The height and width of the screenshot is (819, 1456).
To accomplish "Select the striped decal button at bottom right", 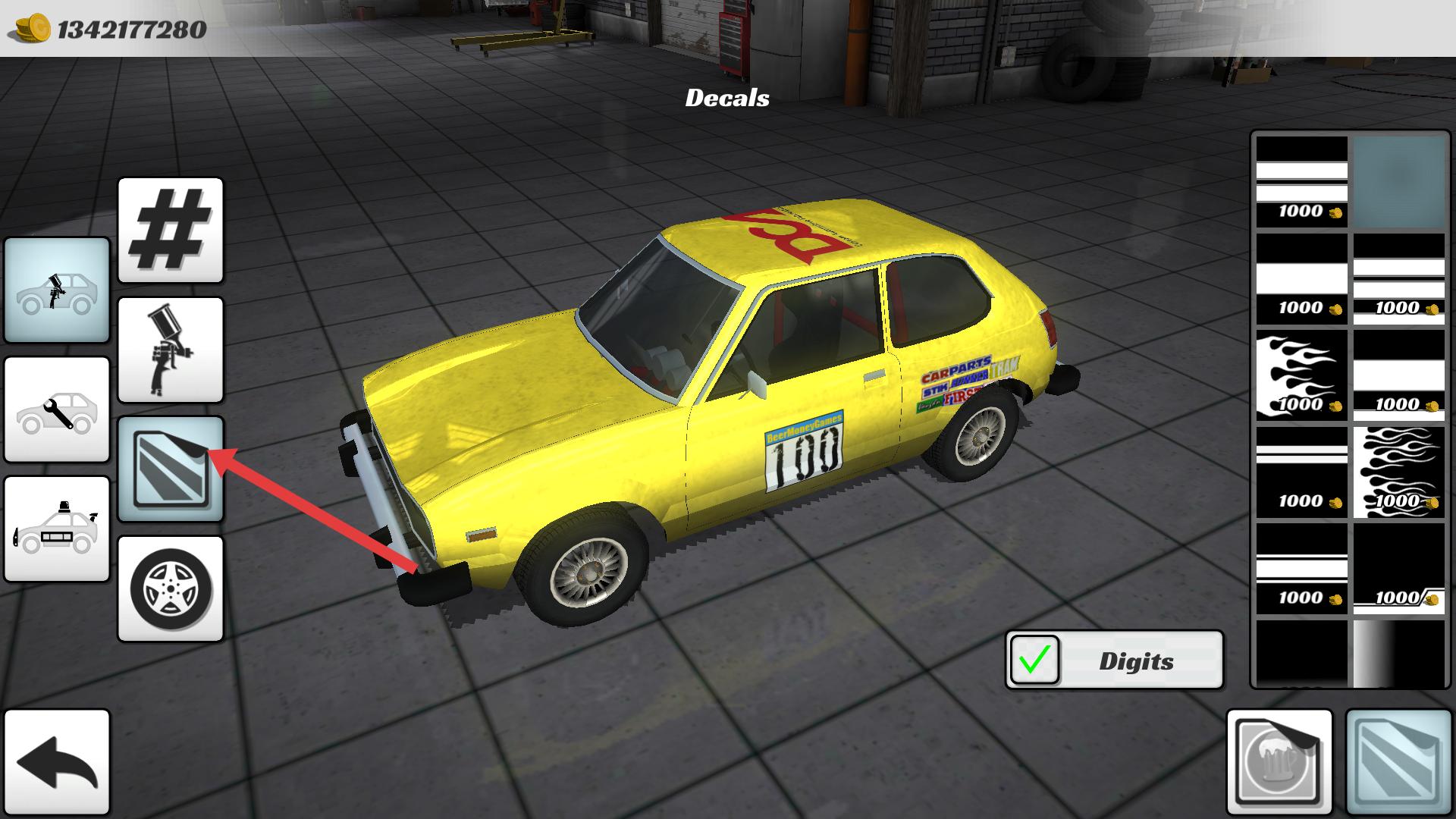I will tap(1398, 761).
